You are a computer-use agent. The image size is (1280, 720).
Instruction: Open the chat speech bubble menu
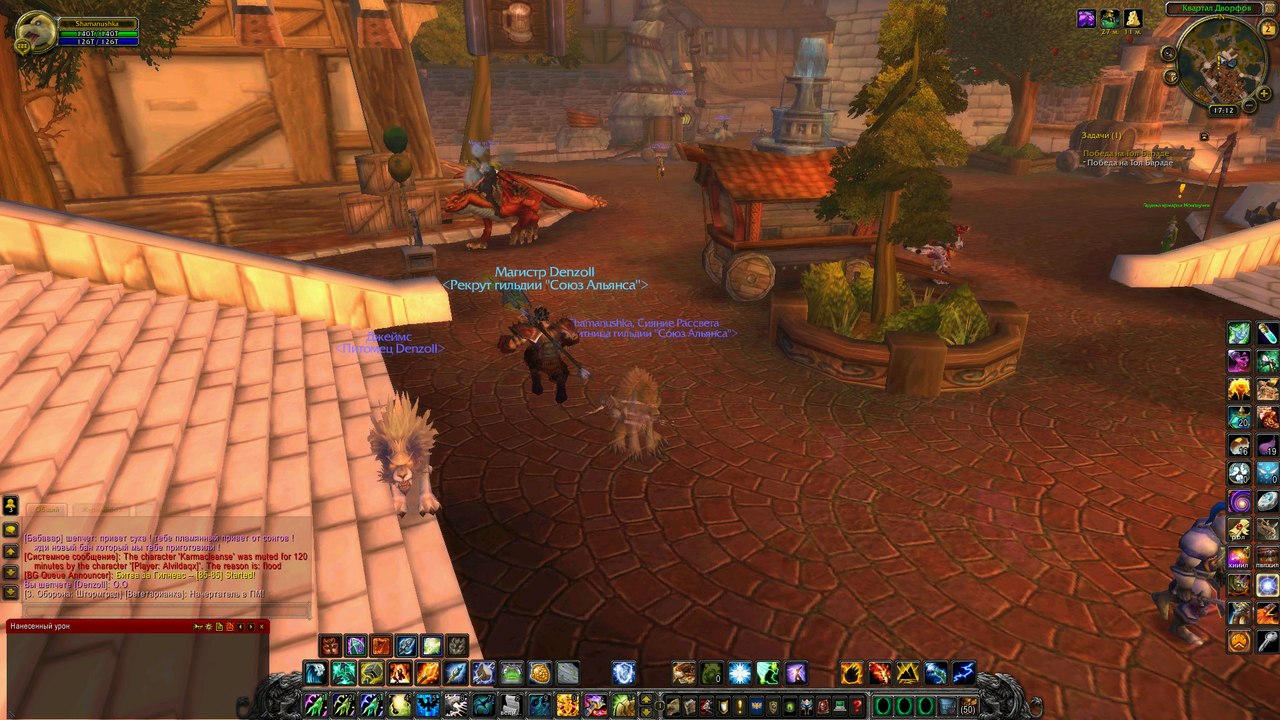pos(11,530)
